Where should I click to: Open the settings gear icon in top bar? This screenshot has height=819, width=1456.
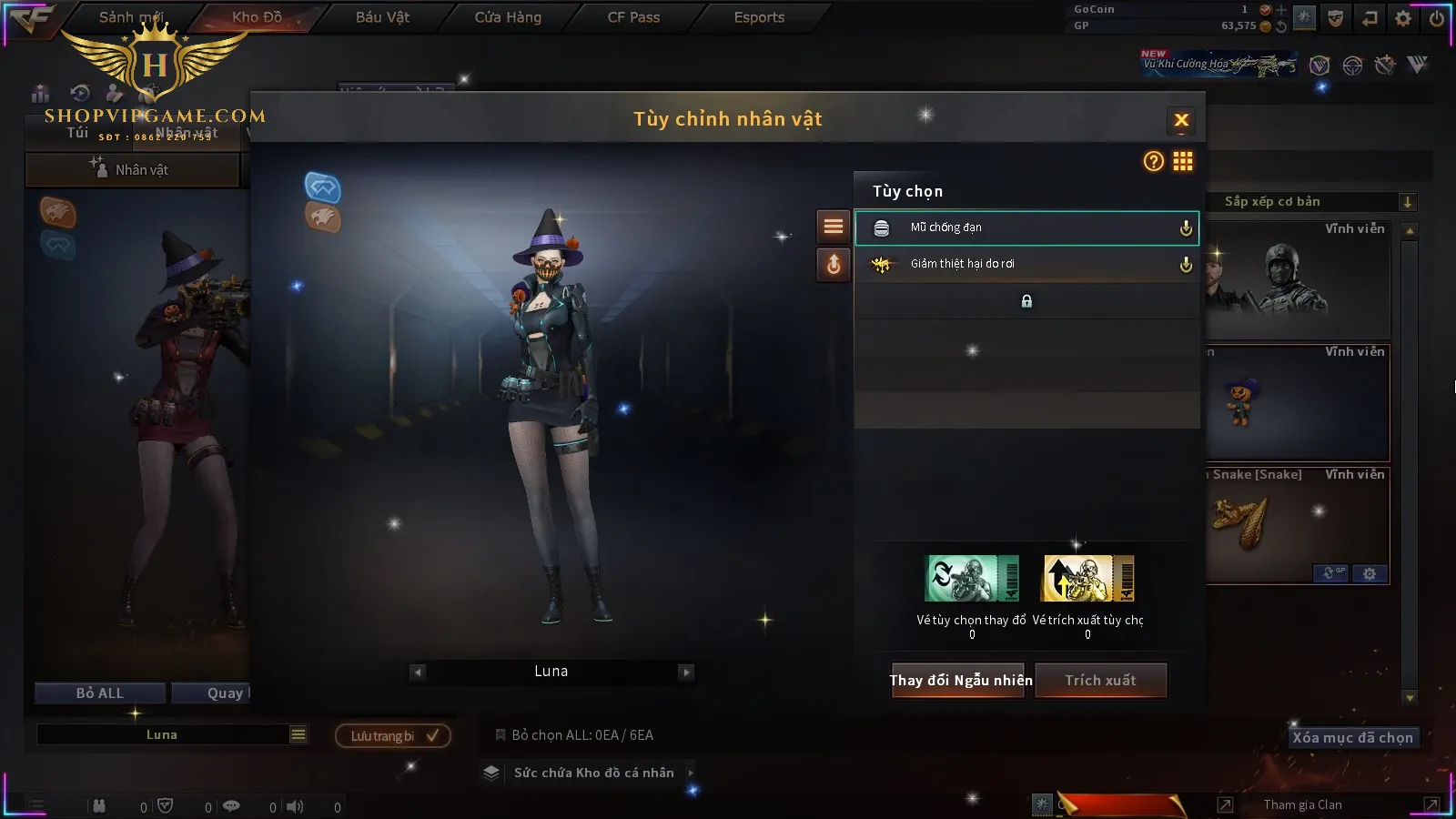click(1403, 17)
